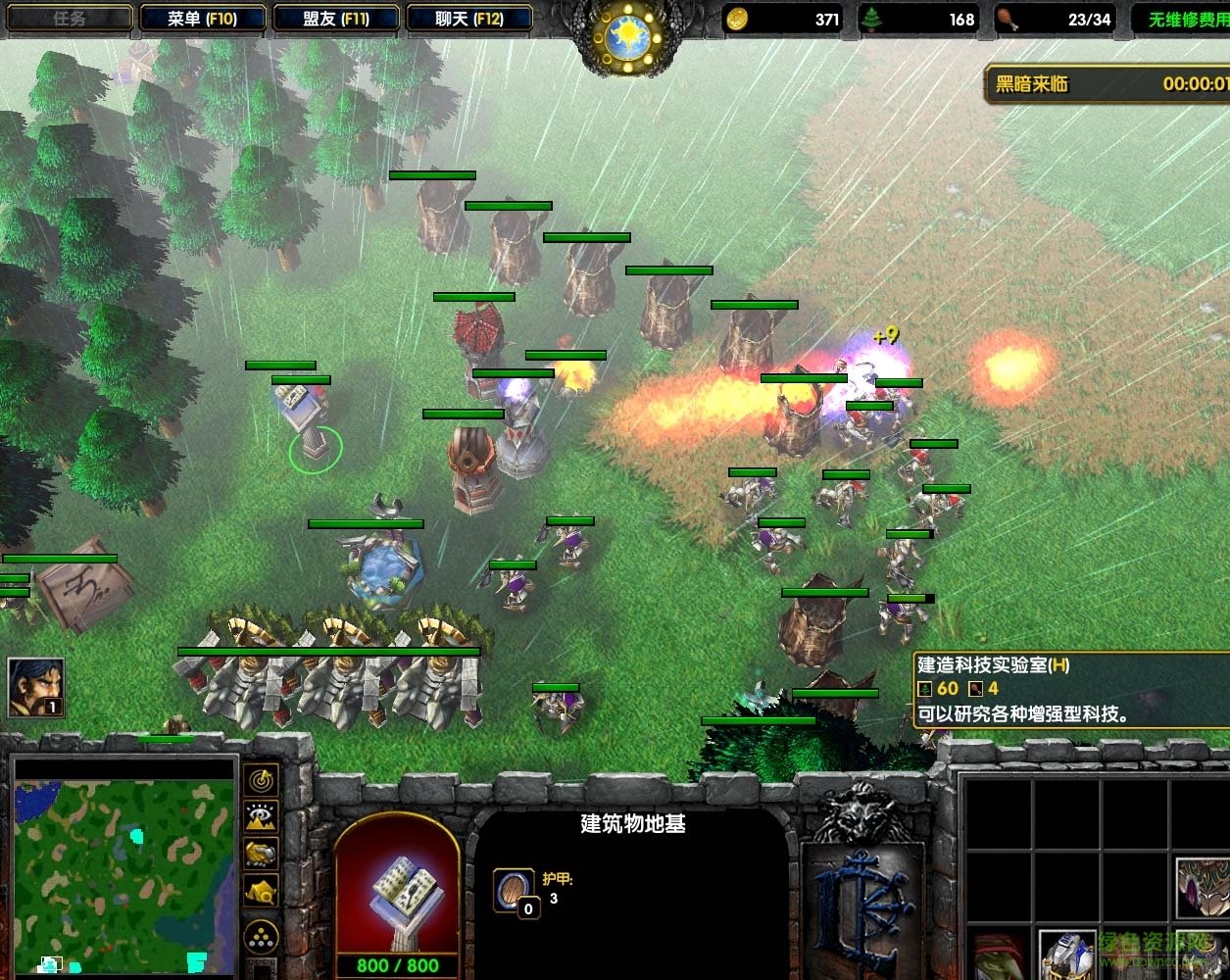Open the 聊天 (F12) chat log

[x=468, y=18]
